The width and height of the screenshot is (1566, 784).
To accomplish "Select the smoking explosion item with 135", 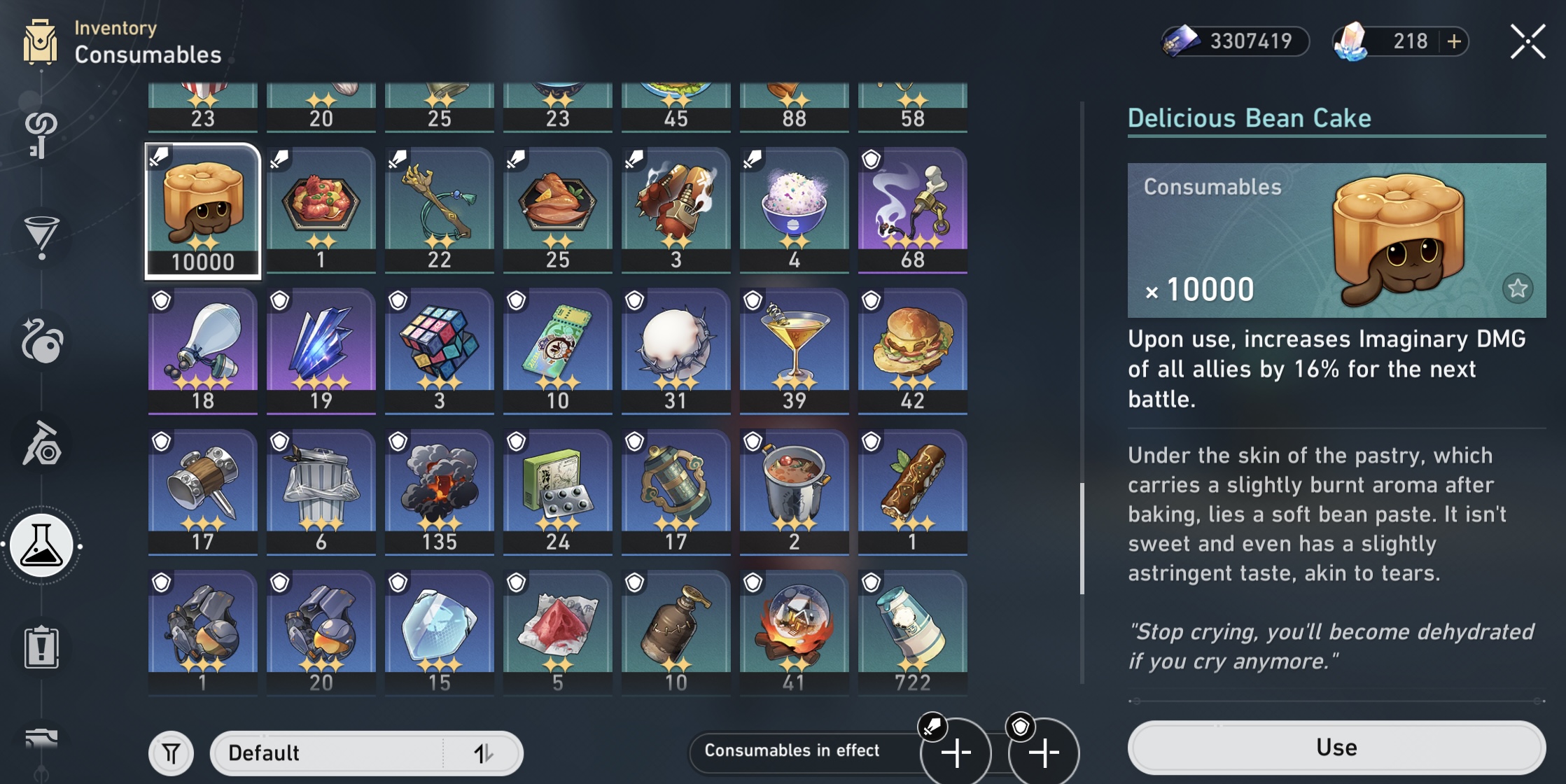I will [x=440, y=491].
